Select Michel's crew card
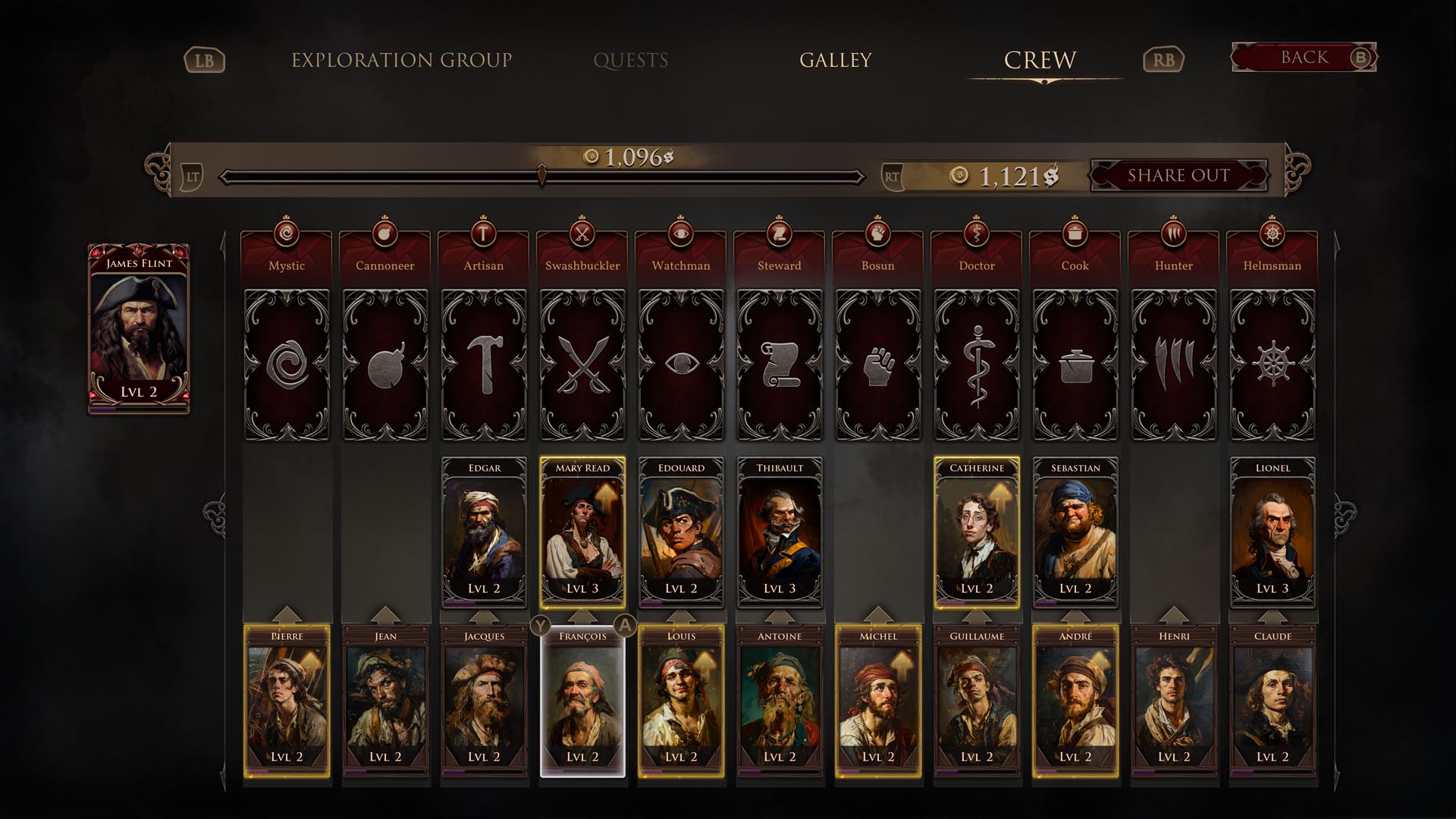This screenshot has height=819, width=1456. [x=878, y=700]
